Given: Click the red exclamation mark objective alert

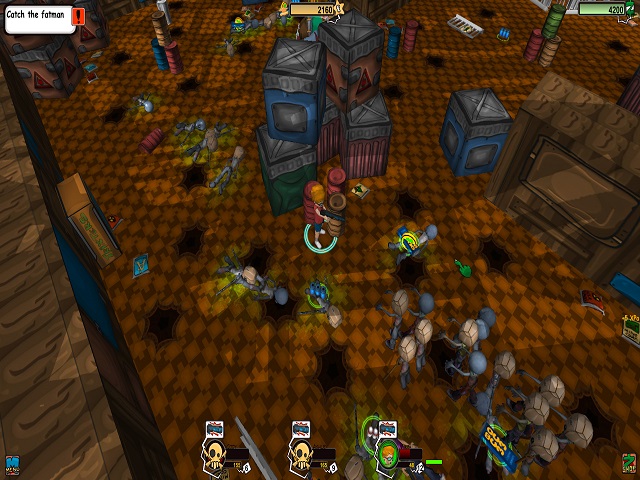Looking at the screenshot, I should (x=79, y=18).
